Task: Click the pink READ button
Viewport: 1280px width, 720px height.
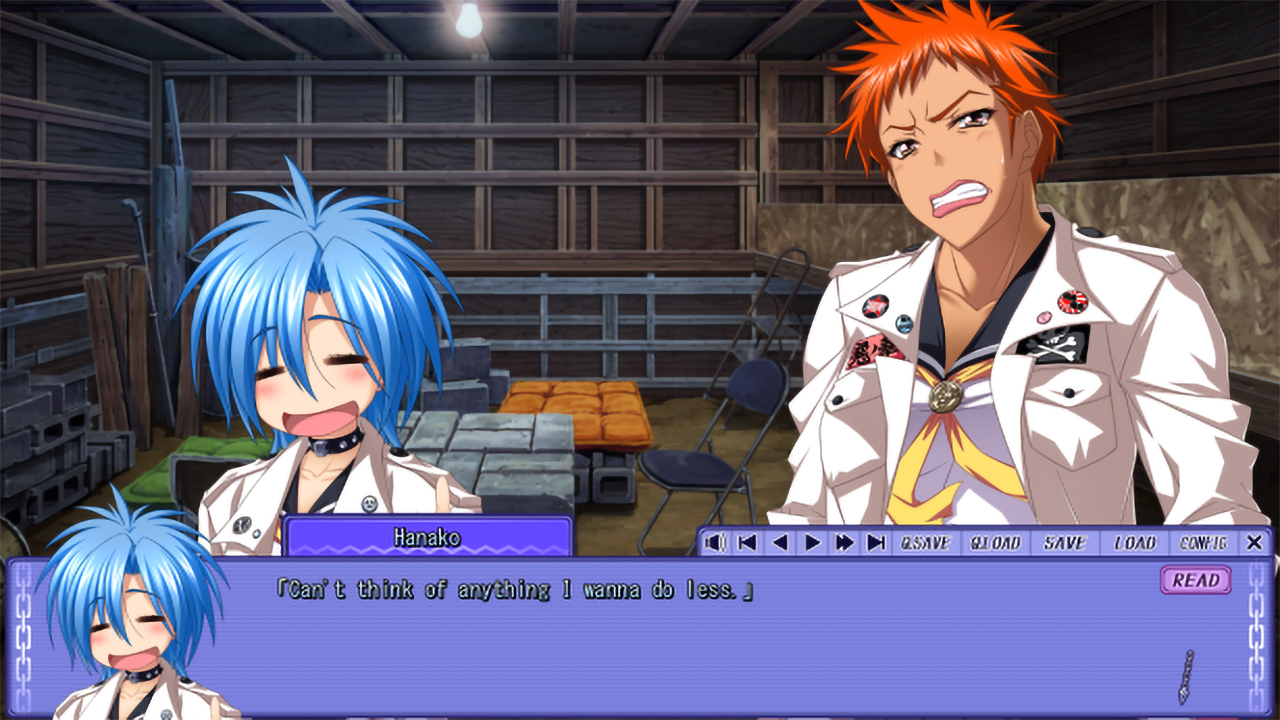Action: (1196, 580)
